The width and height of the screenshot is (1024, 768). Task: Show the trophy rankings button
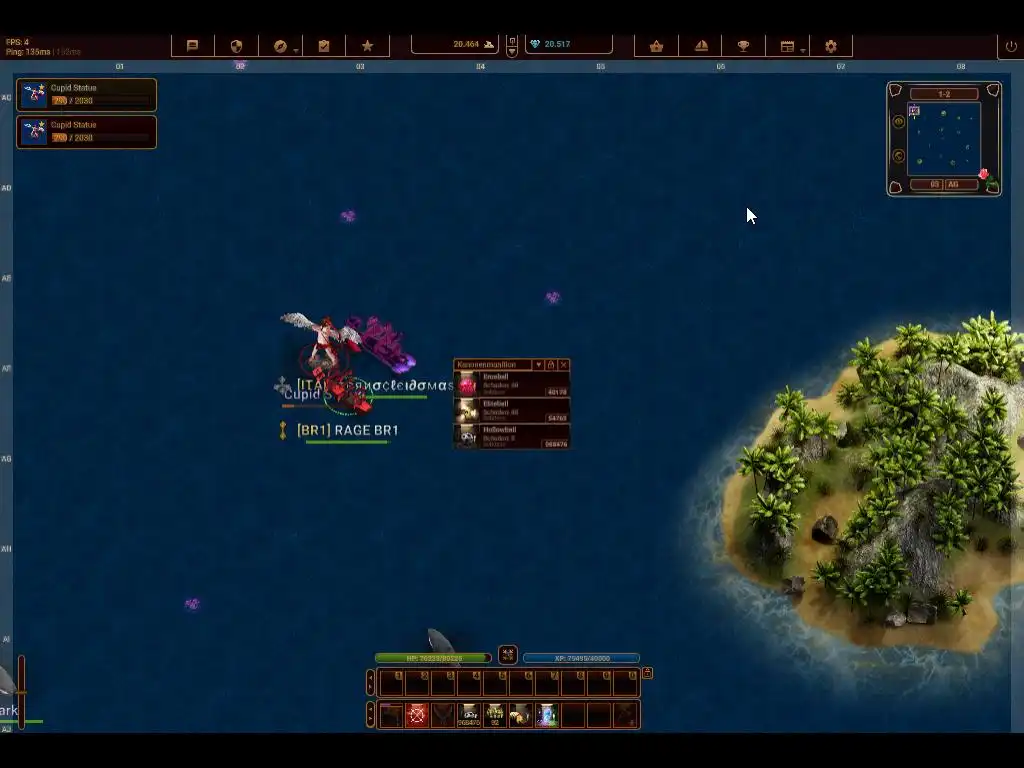(744, 46)
